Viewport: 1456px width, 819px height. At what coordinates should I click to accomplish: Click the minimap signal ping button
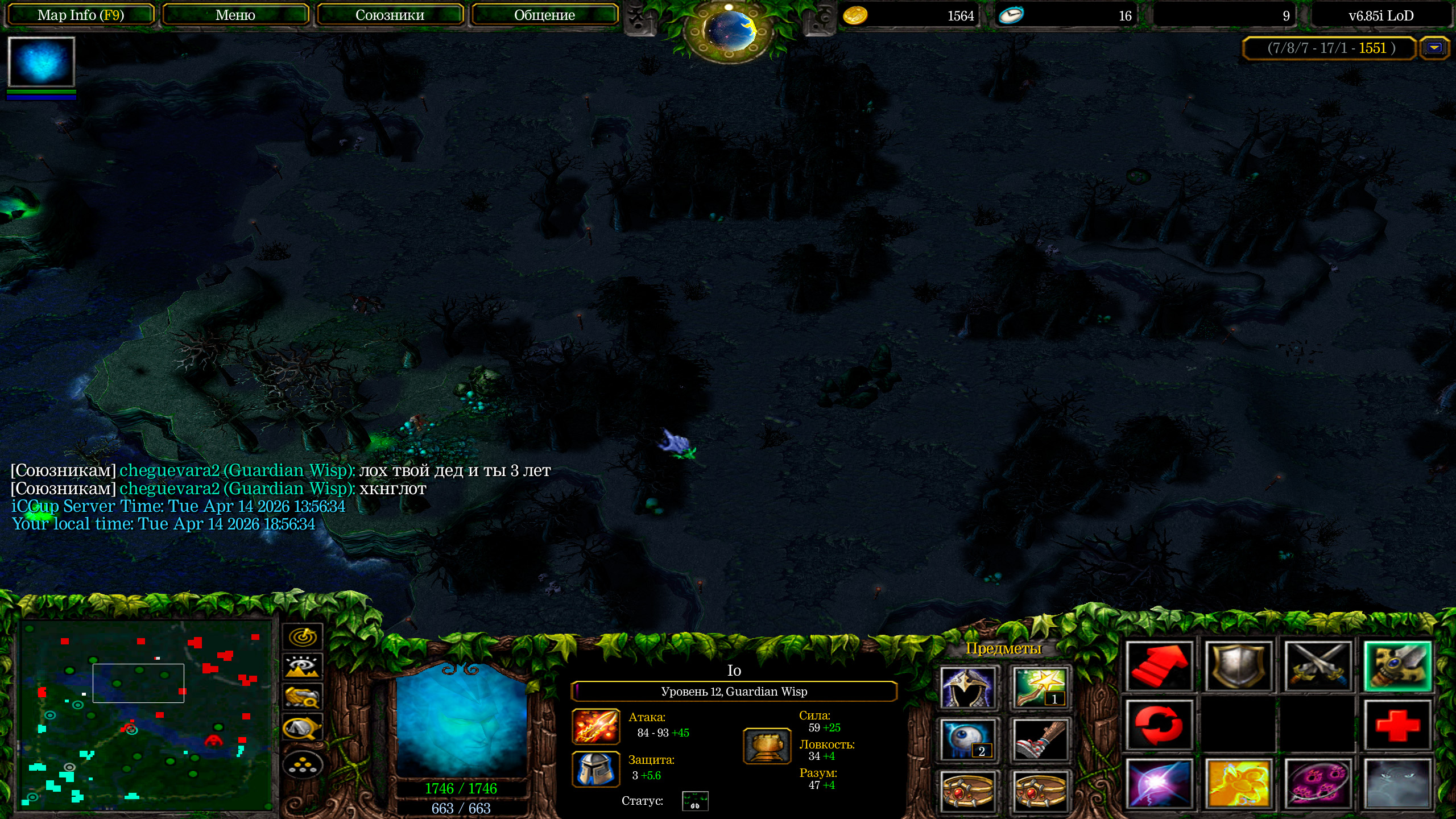303,636
